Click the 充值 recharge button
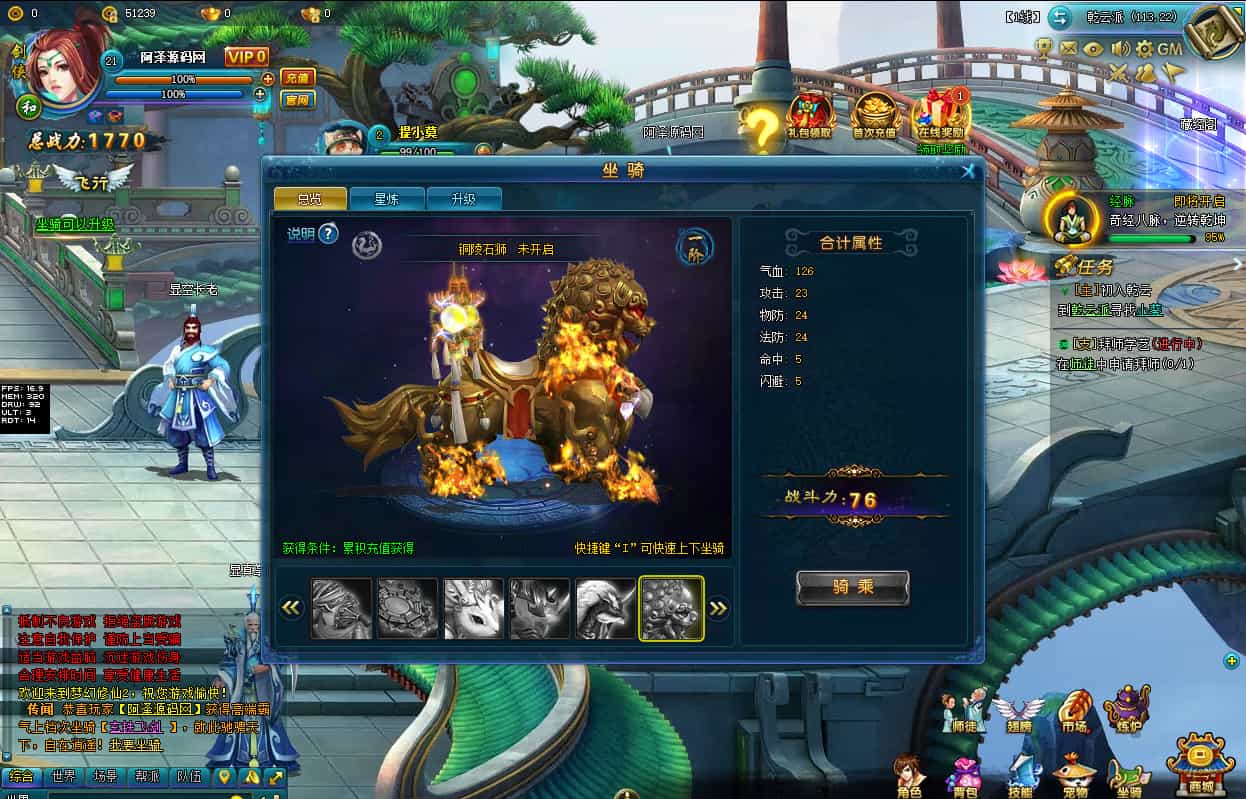The height and width of the screenshot is (799, 1246). (297, 77)
